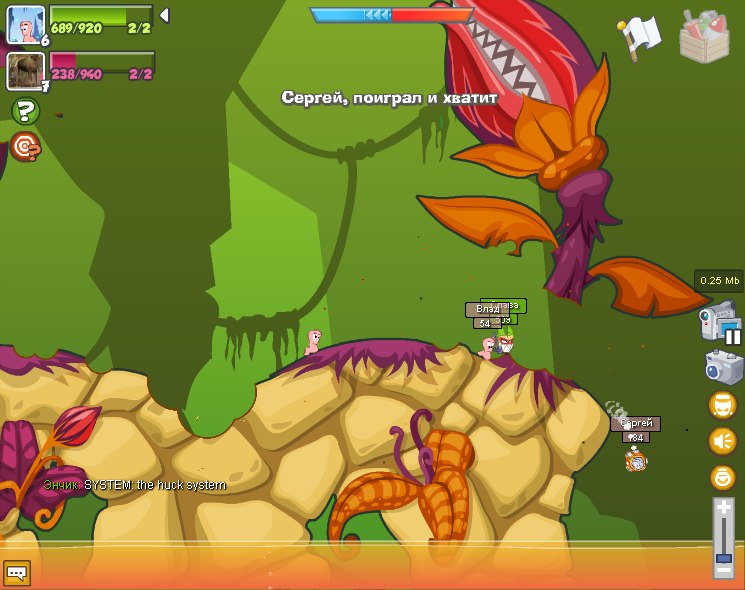Zoom out with the slider's minus button
This screenshot has width=745, height=590.
coord(724,570)
